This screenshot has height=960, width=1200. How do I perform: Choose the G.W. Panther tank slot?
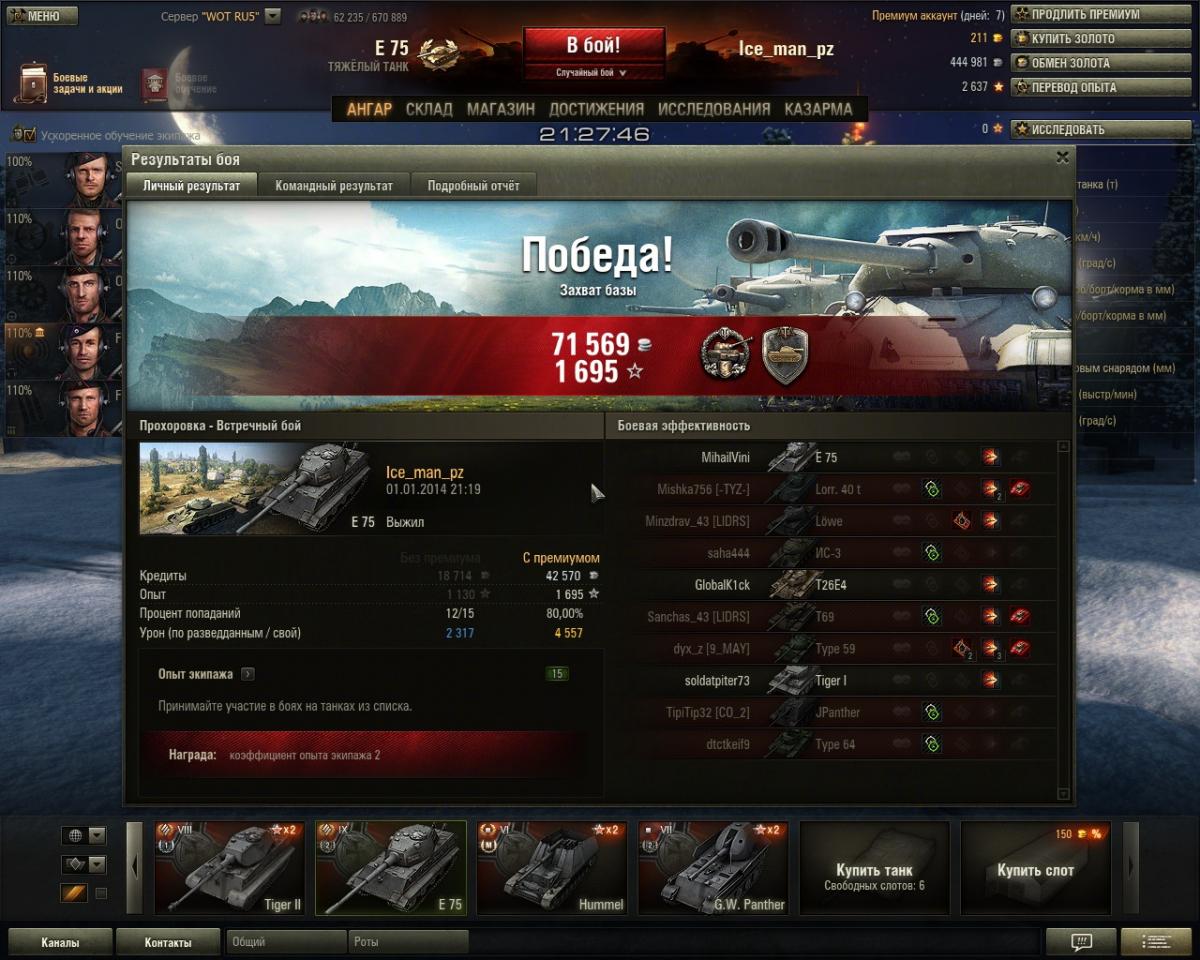(712, 868)
